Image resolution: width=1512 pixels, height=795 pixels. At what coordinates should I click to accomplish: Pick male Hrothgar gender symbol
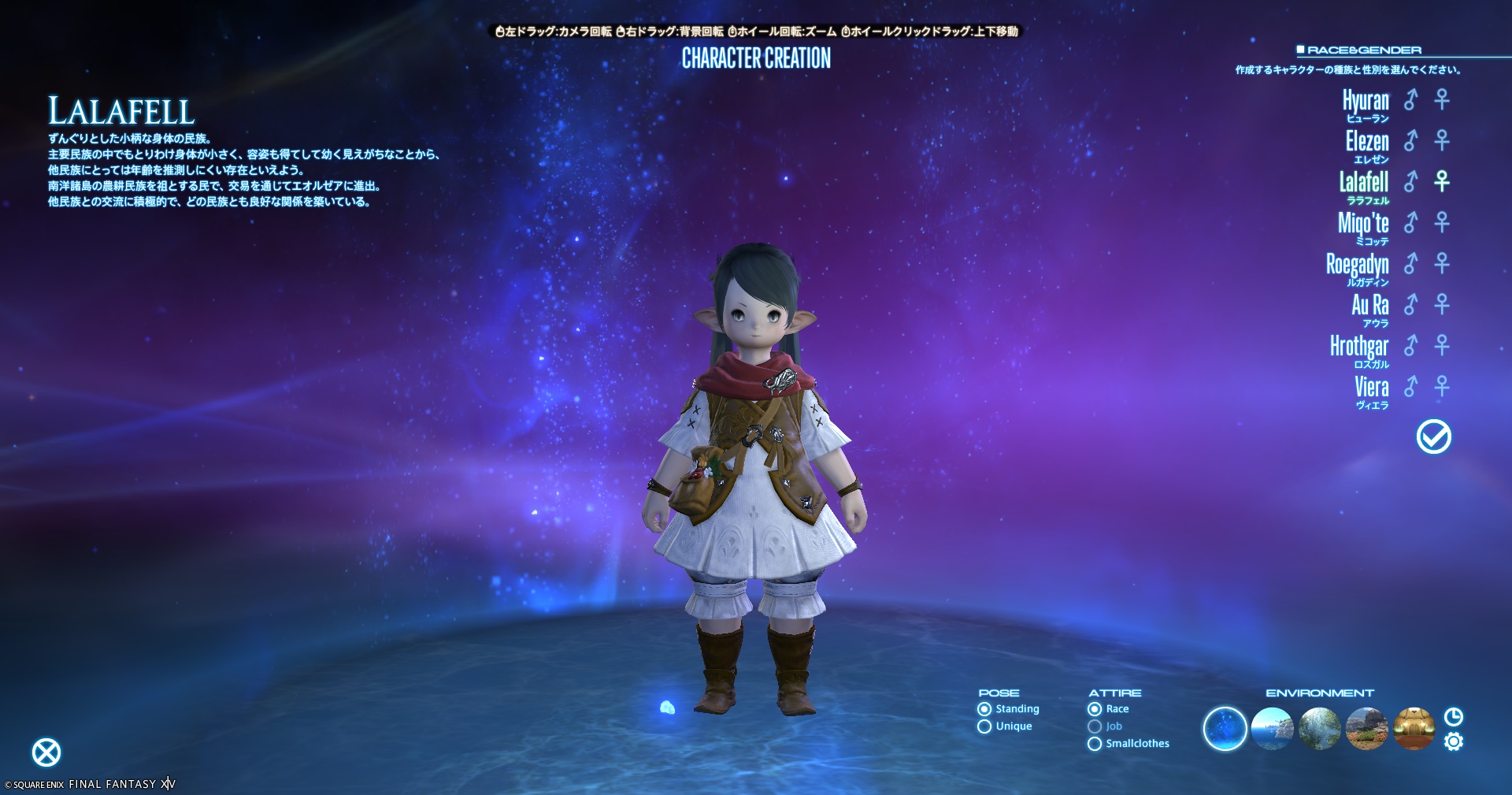tap(1410, 346)
